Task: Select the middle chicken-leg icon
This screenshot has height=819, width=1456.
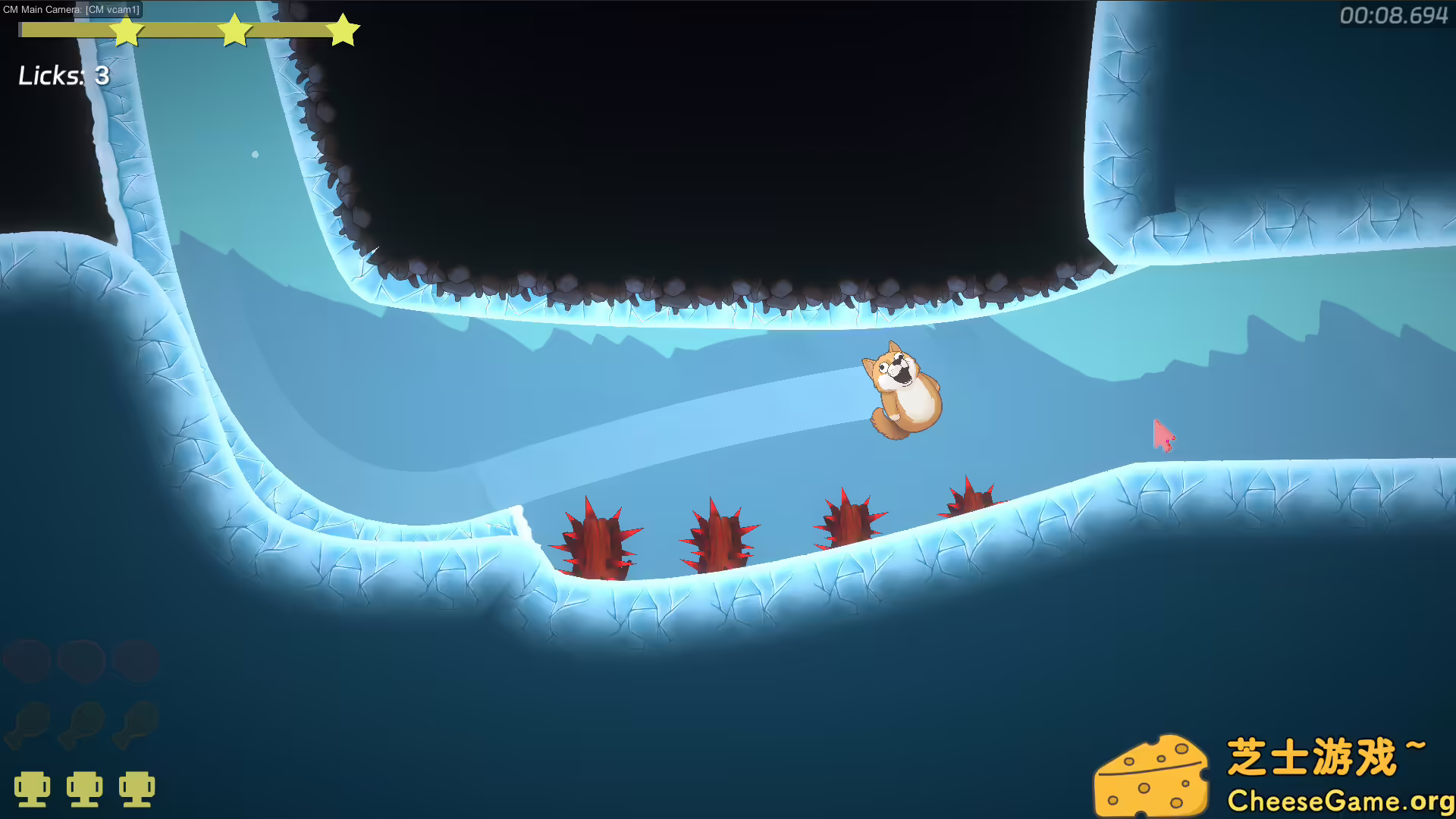Action: (83, 724)
